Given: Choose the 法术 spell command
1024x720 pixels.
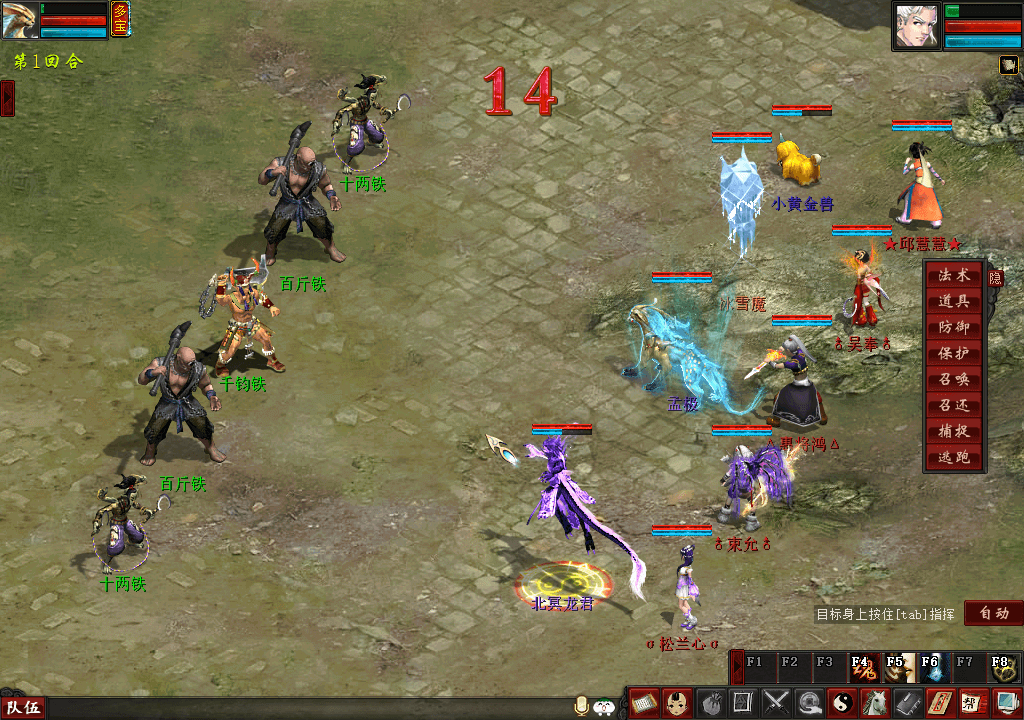Looking at the screenshot, I should (953, 275).
